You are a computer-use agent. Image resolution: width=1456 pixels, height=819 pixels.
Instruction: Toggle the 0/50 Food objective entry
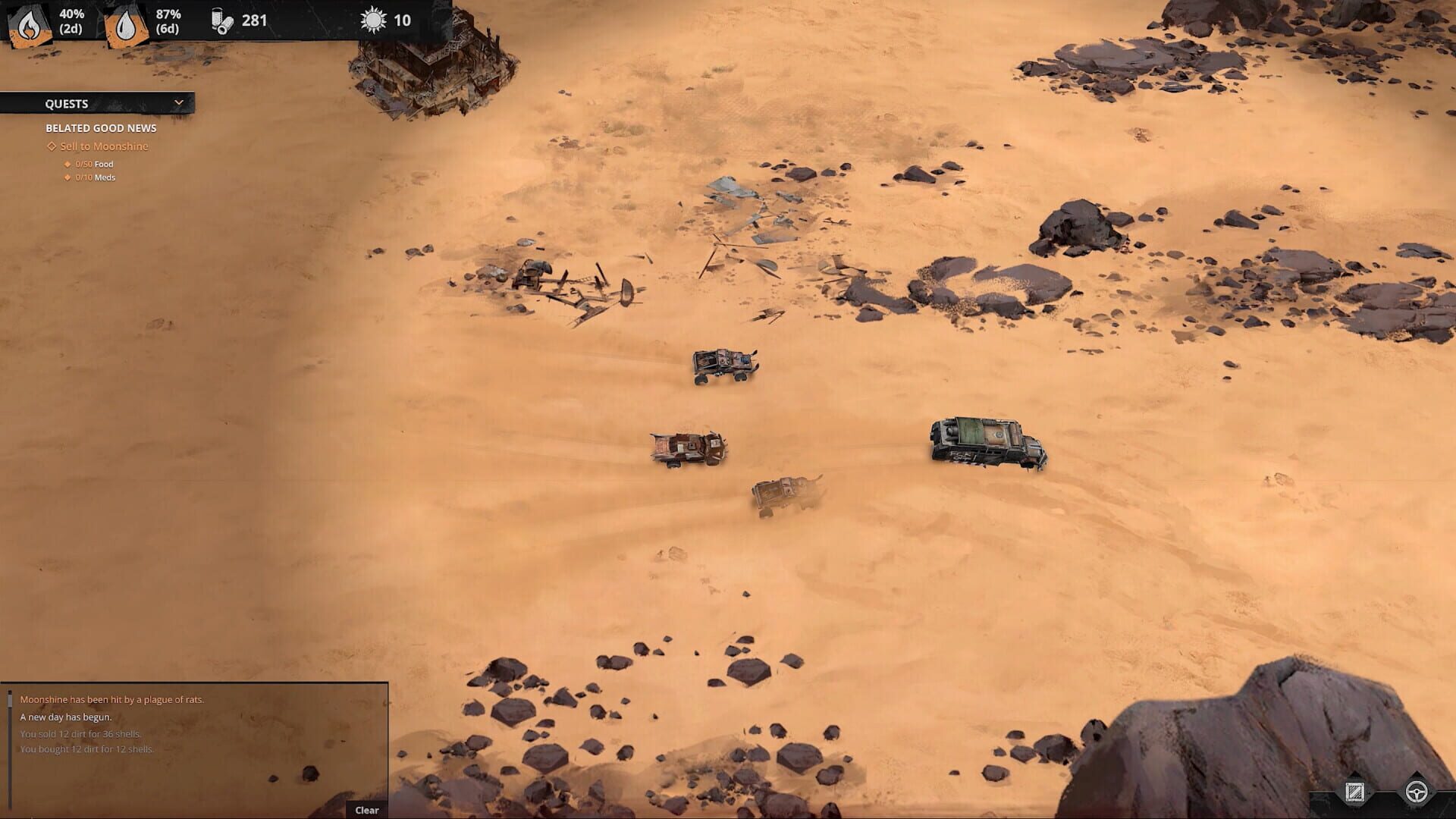click(x=93, y=164)
